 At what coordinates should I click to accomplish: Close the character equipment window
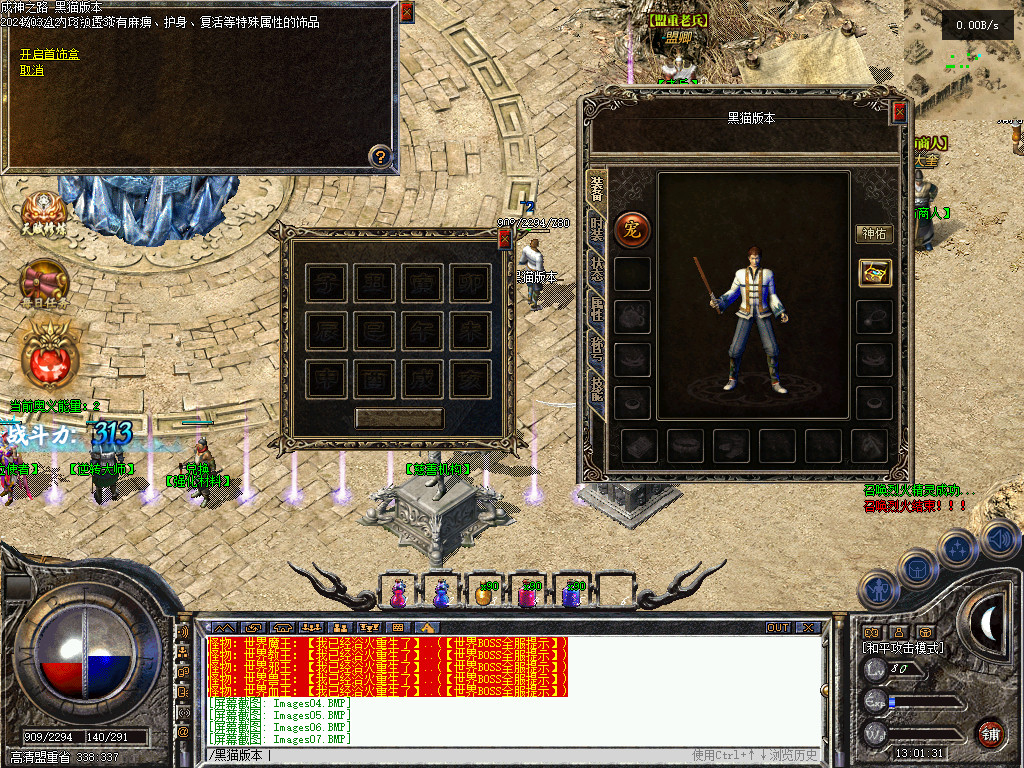[x=899, y=112]
